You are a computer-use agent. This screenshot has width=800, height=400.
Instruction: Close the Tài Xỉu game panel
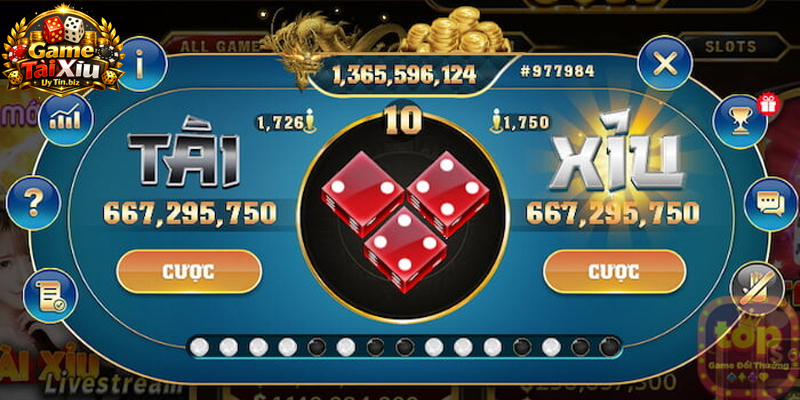tap(664, 64)
